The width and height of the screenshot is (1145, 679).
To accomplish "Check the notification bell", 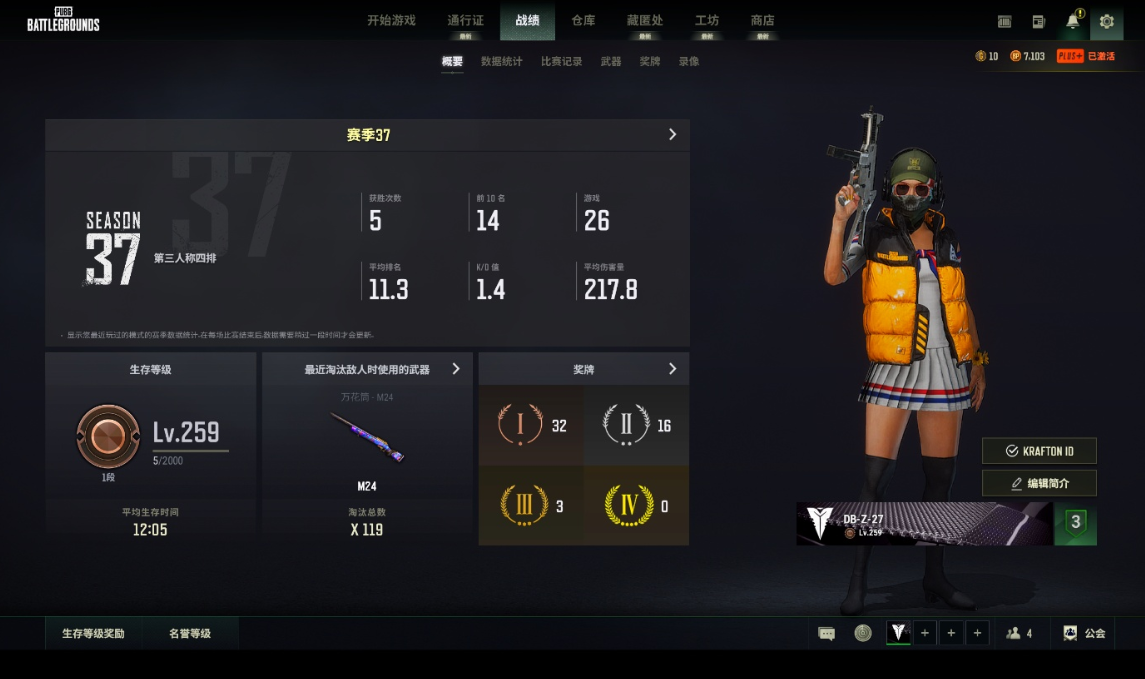I will tap(1073, 21).
